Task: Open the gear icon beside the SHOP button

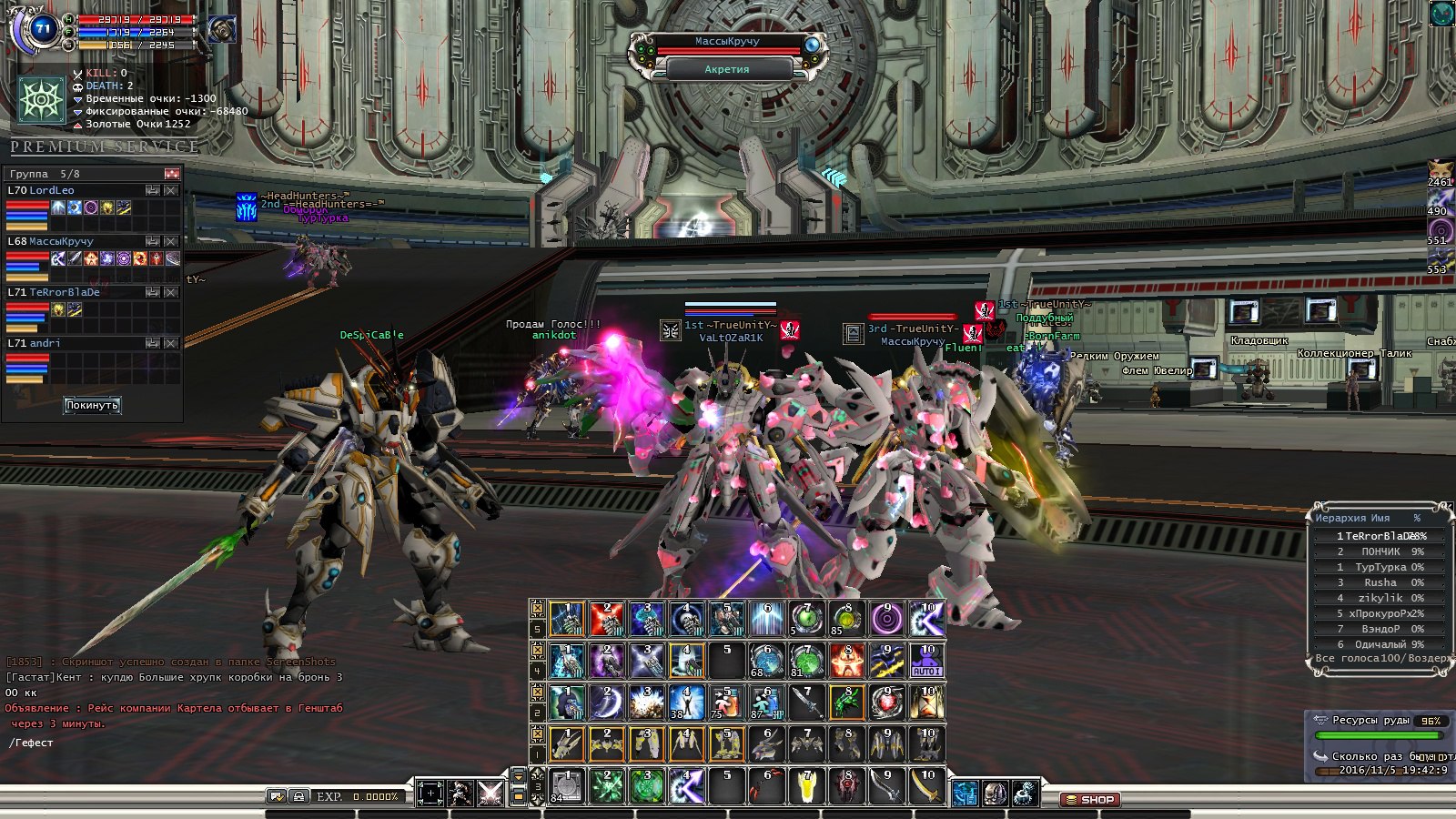Action: (1026, 794)
